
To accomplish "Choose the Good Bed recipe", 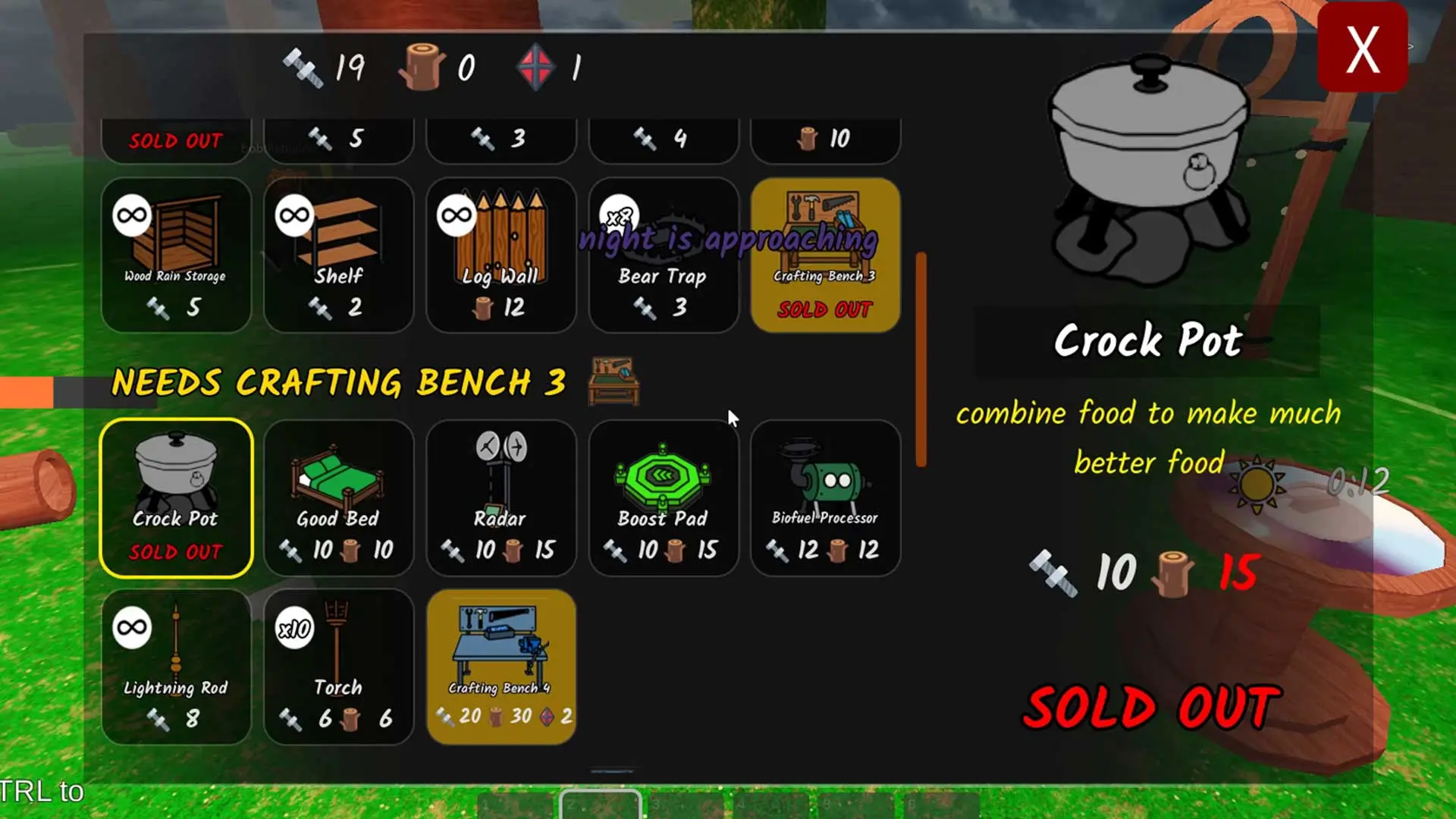I will point(338,497).
